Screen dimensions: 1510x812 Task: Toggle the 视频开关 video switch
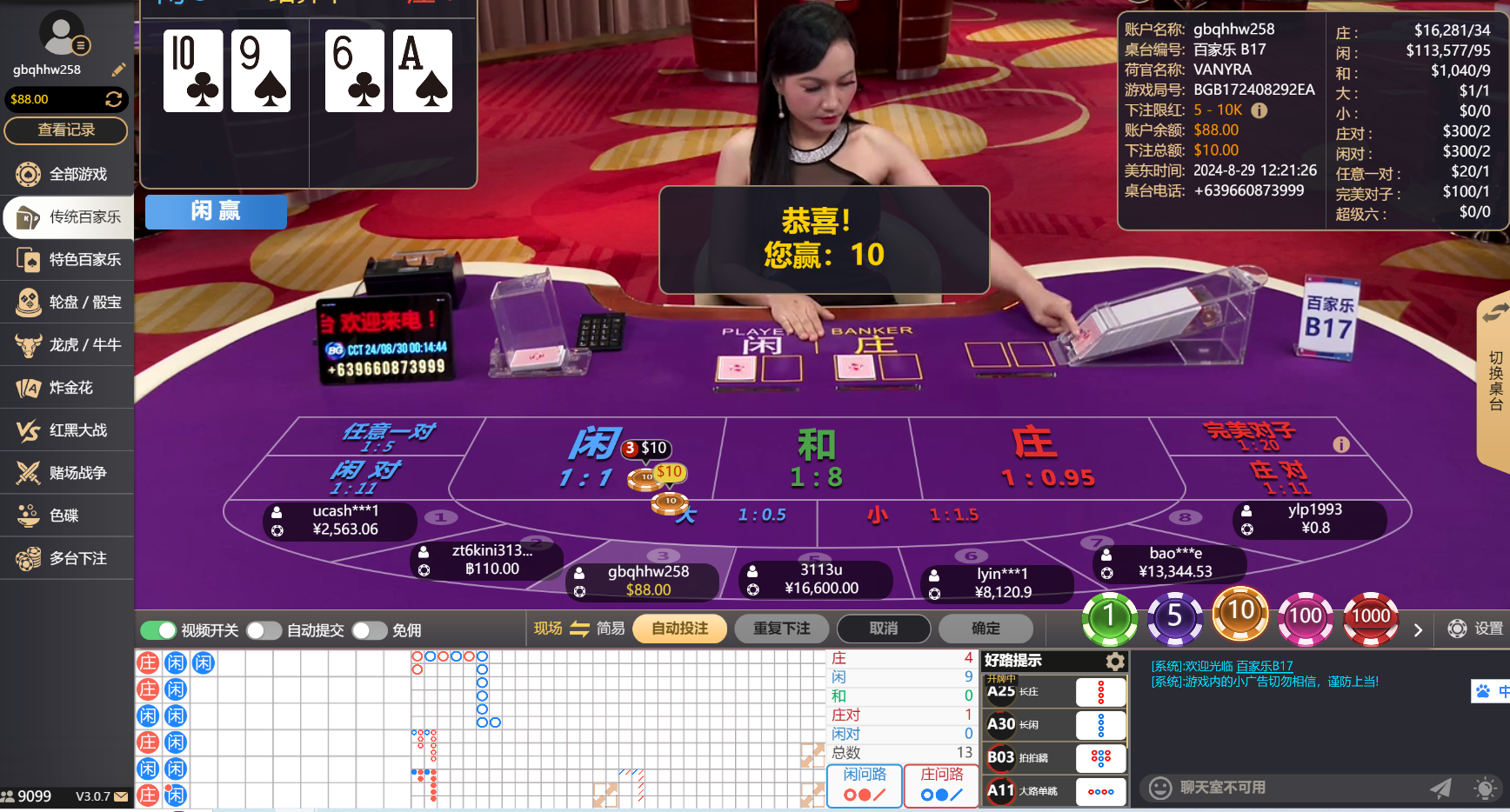coord(160,630)
